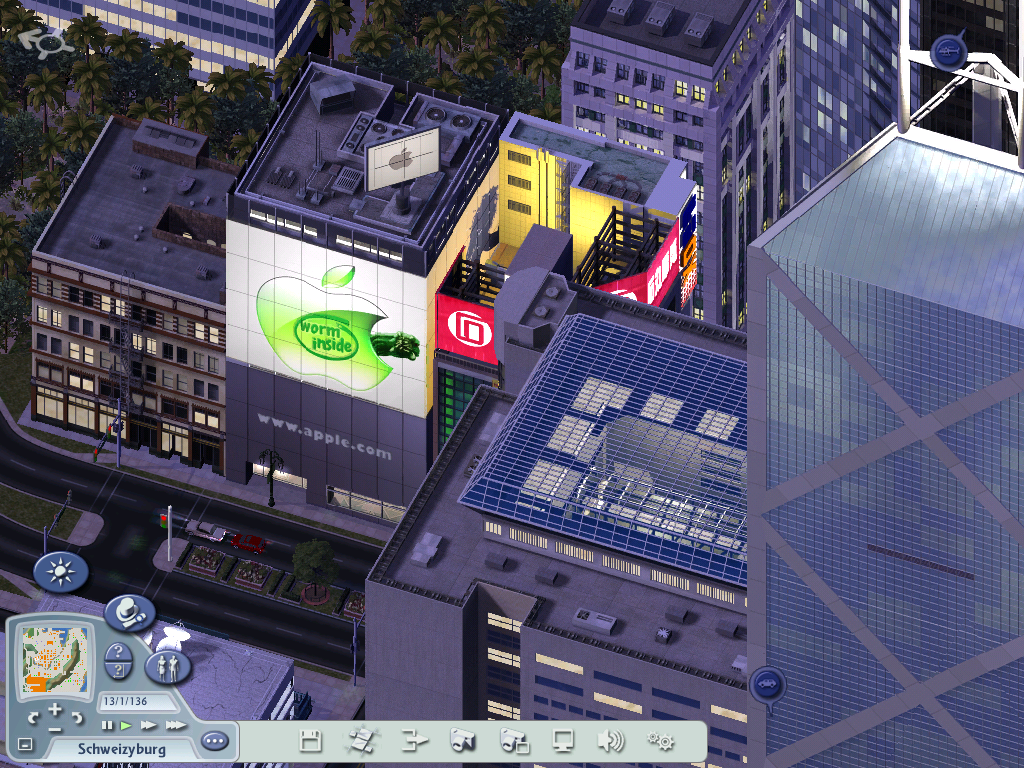
Task: Exit to region using the arrow icon
Action: tap(413, 741)
